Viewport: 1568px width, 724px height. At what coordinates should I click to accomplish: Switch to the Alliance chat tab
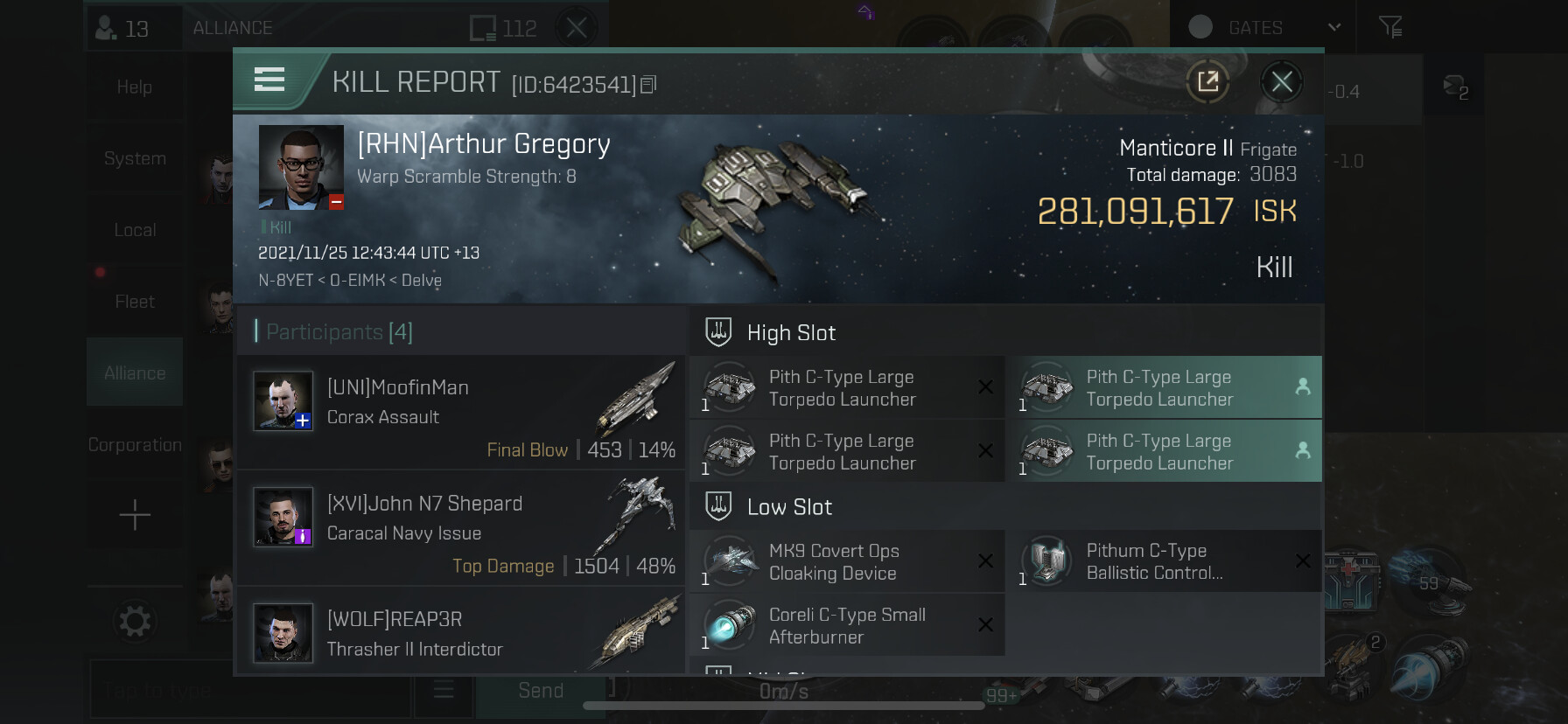135,373
